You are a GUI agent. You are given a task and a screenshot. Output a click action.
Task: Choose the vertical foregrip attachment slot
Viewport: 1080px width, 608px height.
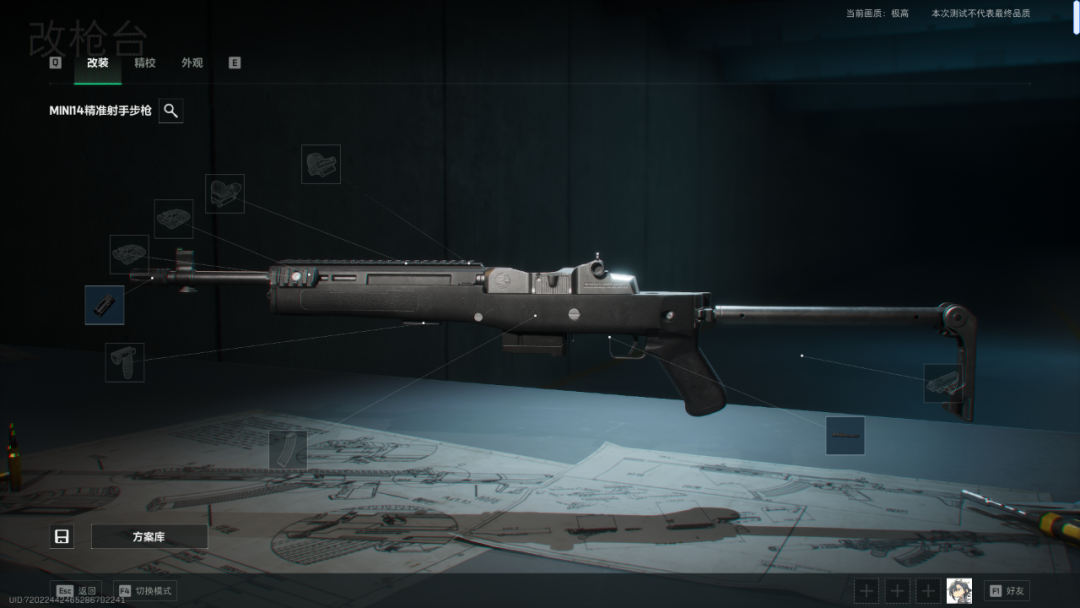[125, 362]
